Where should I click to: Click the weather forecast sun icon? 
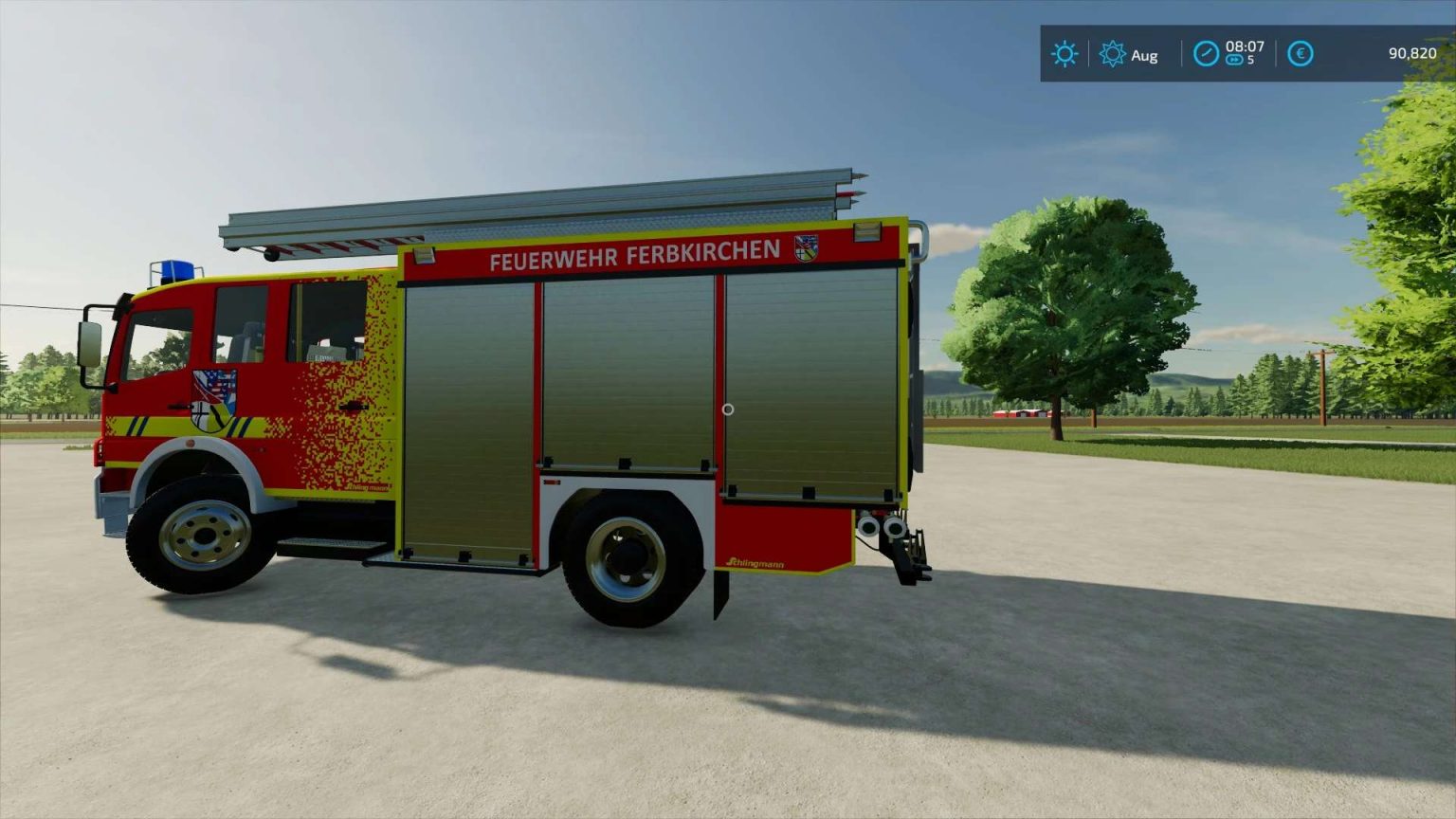pos(1065,54)
